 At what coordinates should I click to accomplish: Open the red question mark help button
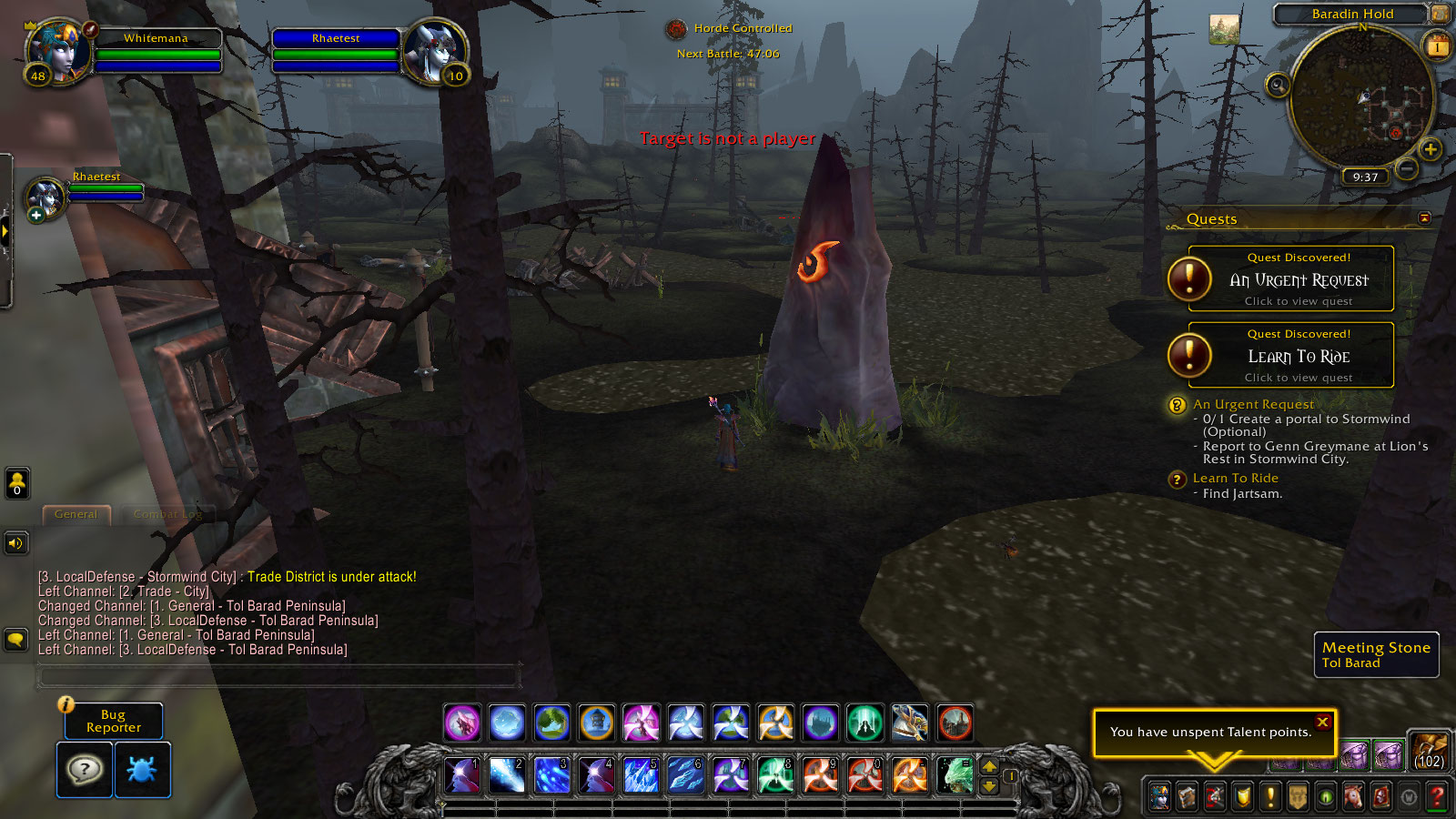click(x=1438, y=797)
